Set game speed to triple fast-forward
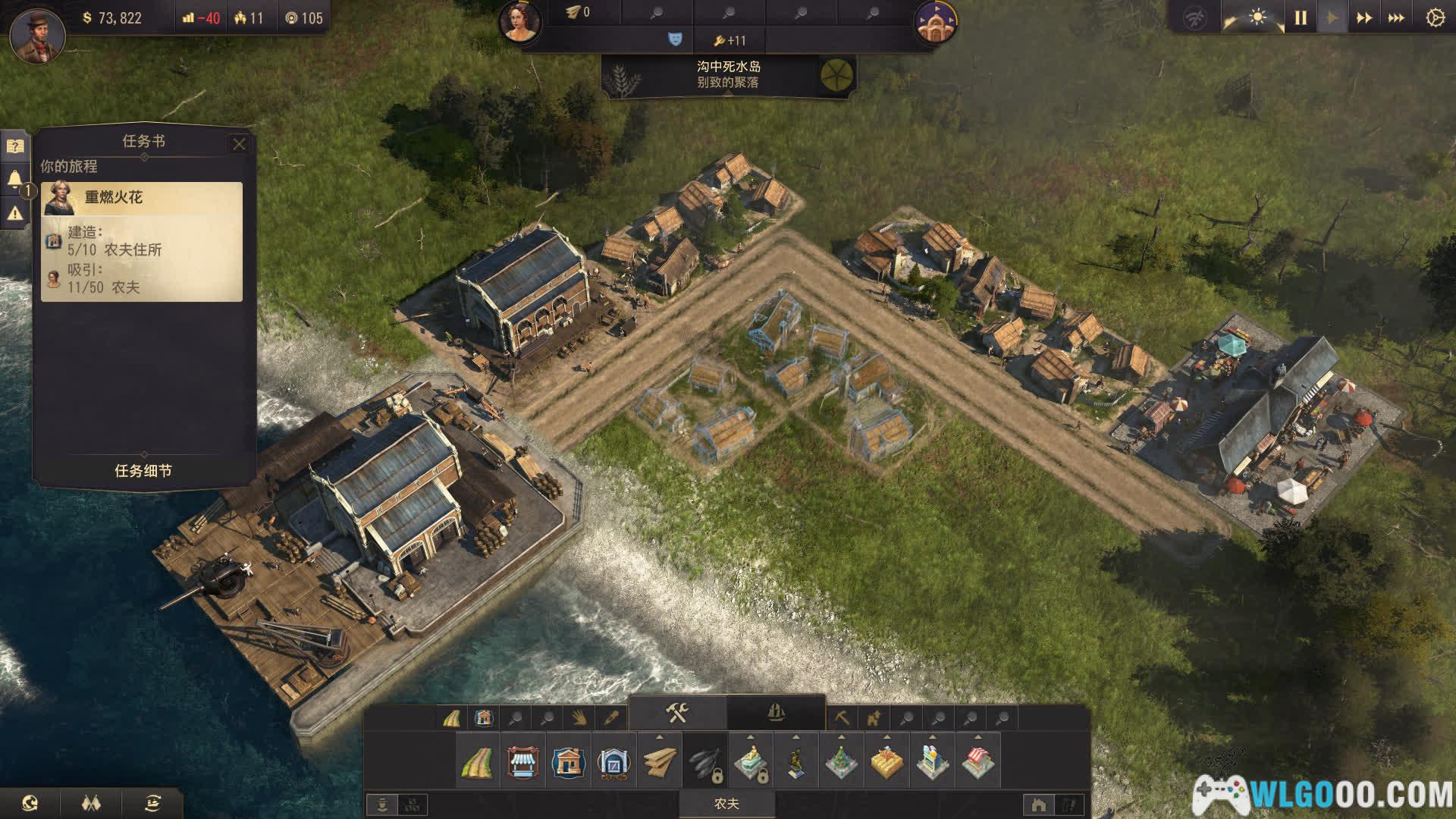 point(1396,18)
